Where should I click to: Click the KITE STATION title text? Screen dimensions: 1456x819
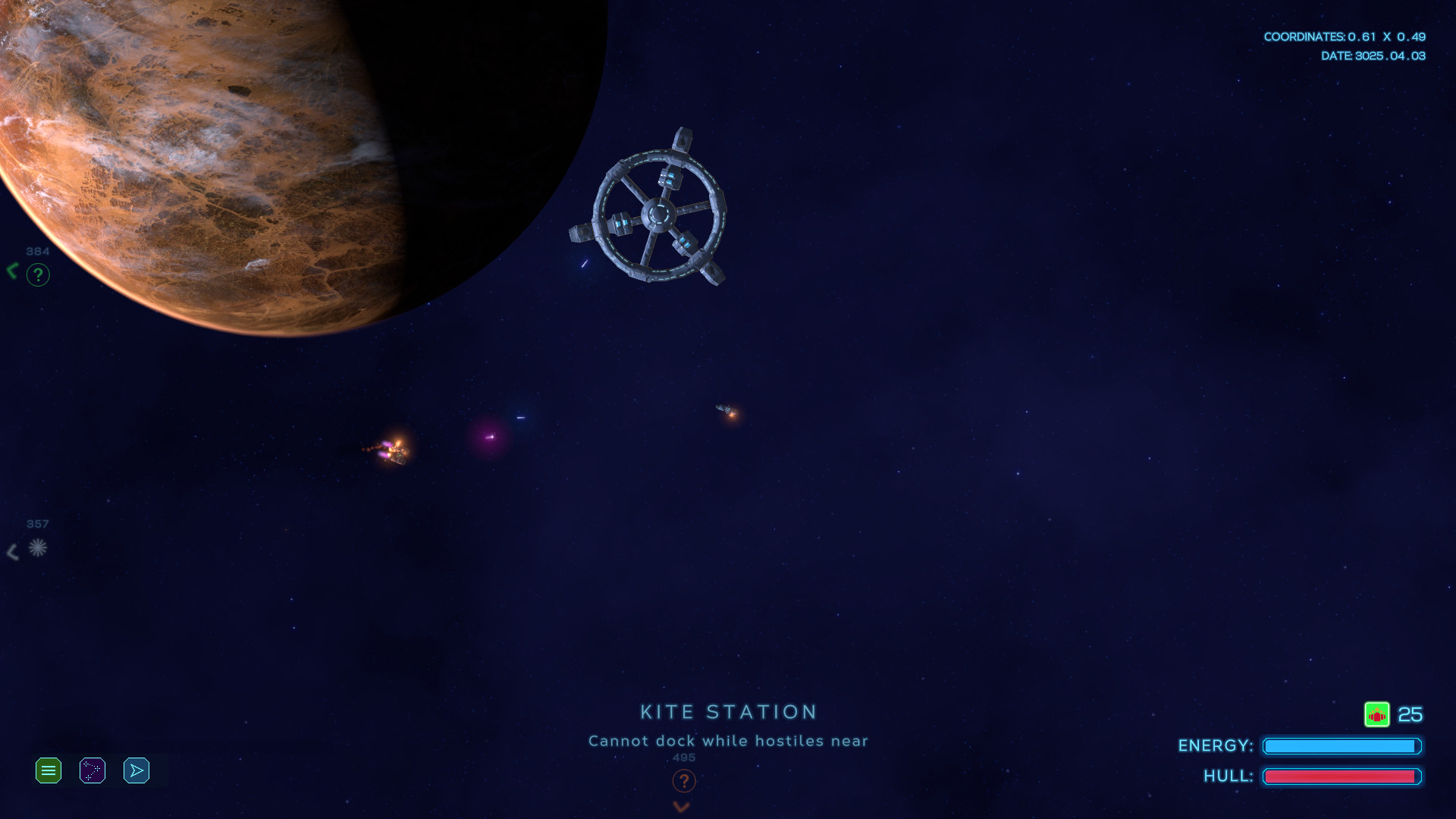[x=727, y=711]
